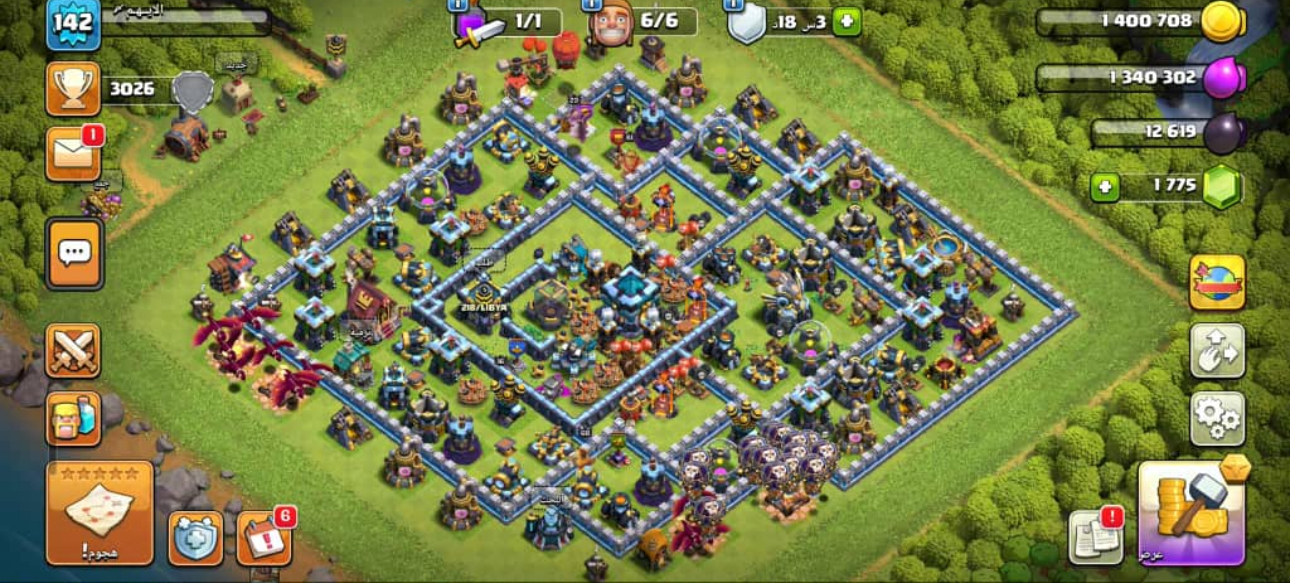Viewport: 1290px width, 583px height.
Task: Open the crossed swords war button
Action: pyautogui.click(x=73, y=350)
